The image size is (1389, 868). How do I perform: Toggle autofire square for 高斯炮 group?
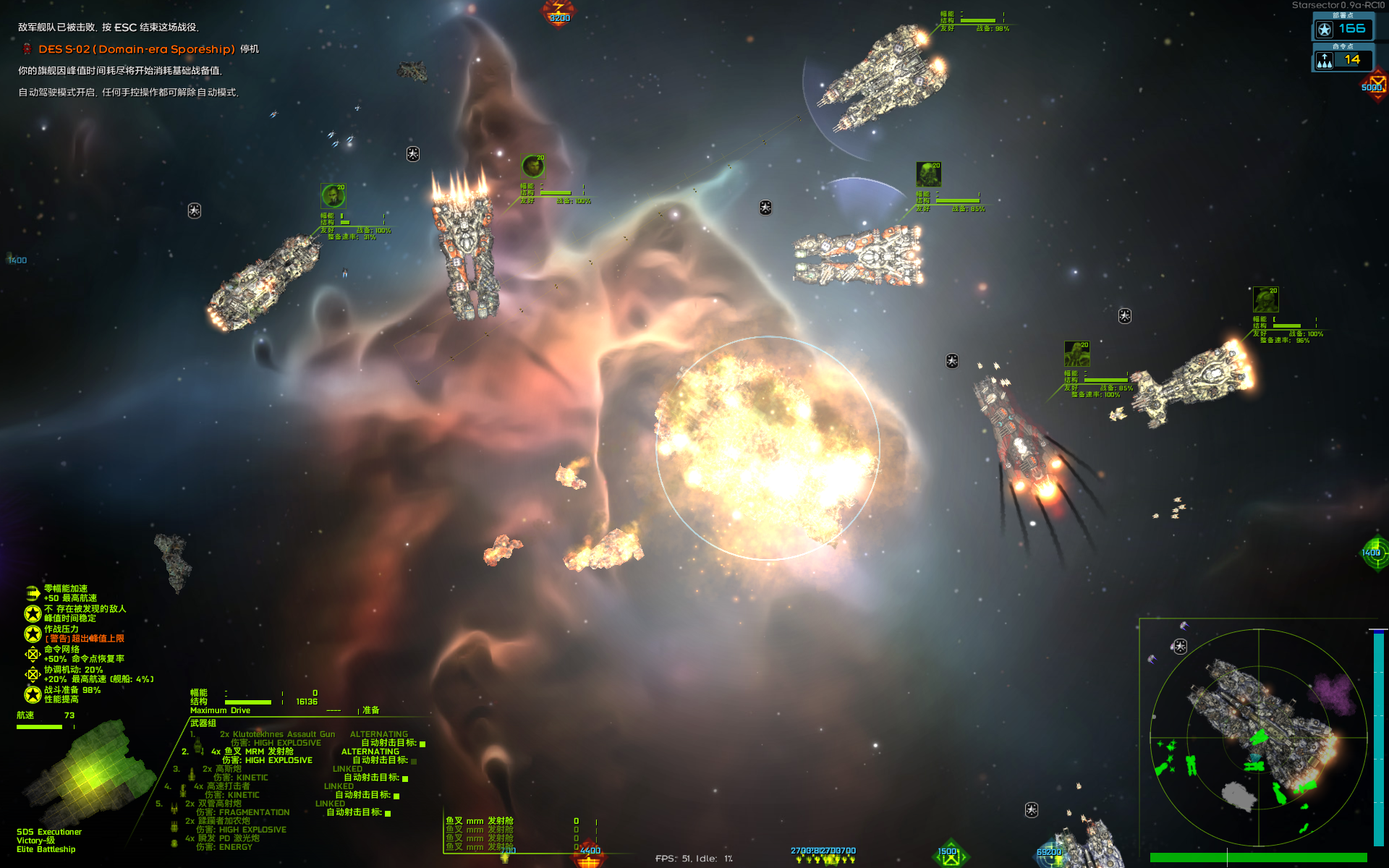click(405, 778)
